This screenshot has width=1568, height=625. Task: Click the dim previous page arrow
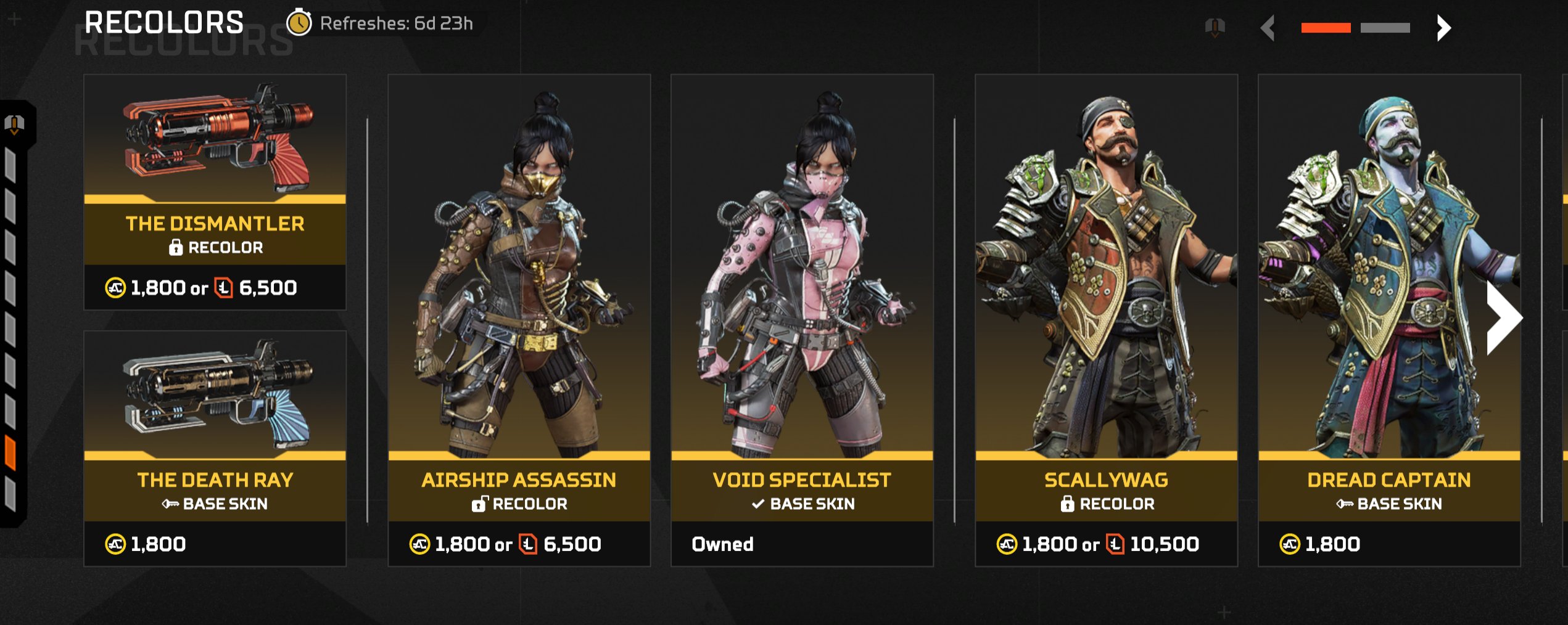(1268, 28)
